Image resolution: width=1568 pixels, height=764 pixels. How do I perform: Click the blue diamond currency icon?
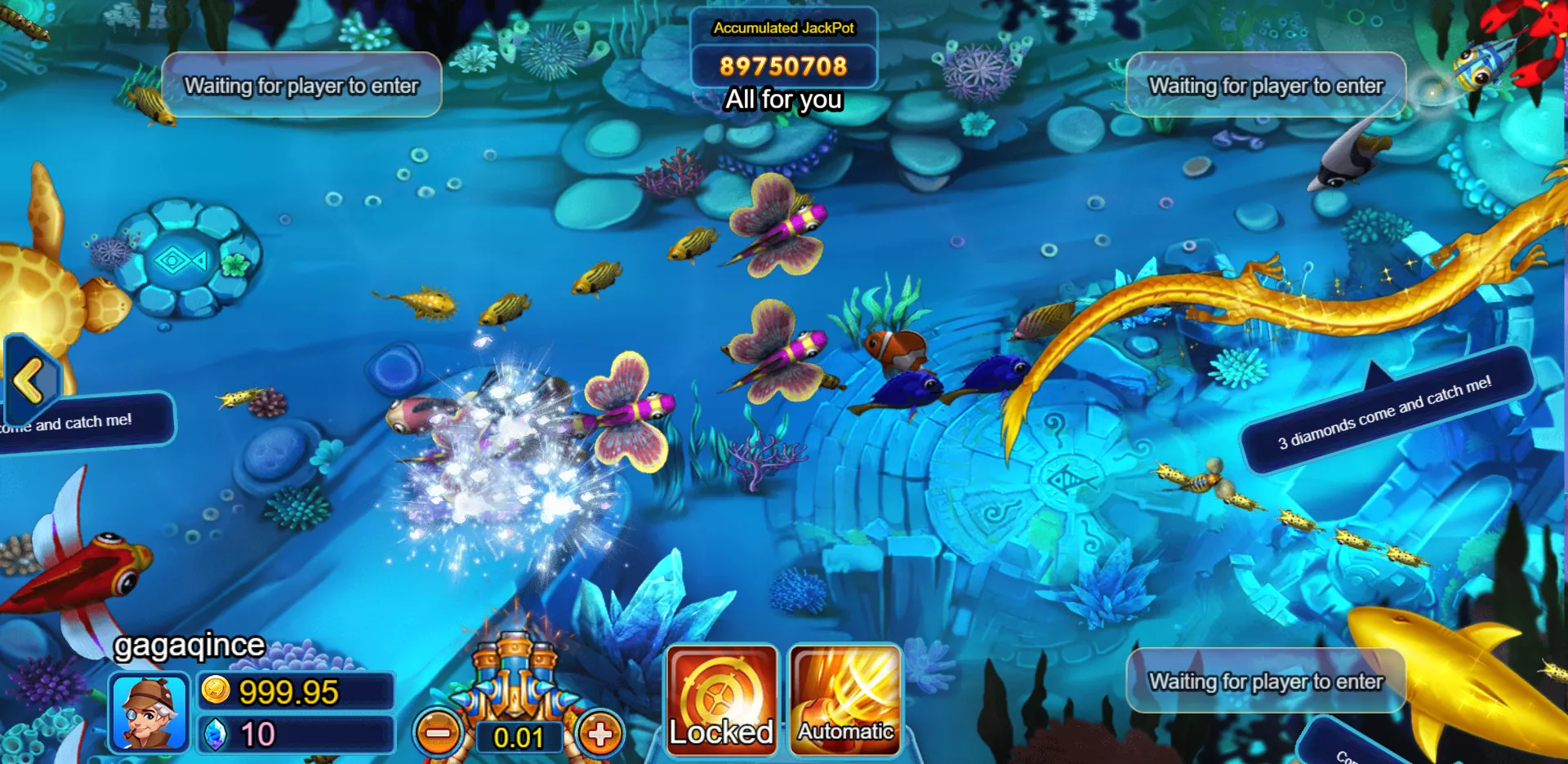pos(216,735)
